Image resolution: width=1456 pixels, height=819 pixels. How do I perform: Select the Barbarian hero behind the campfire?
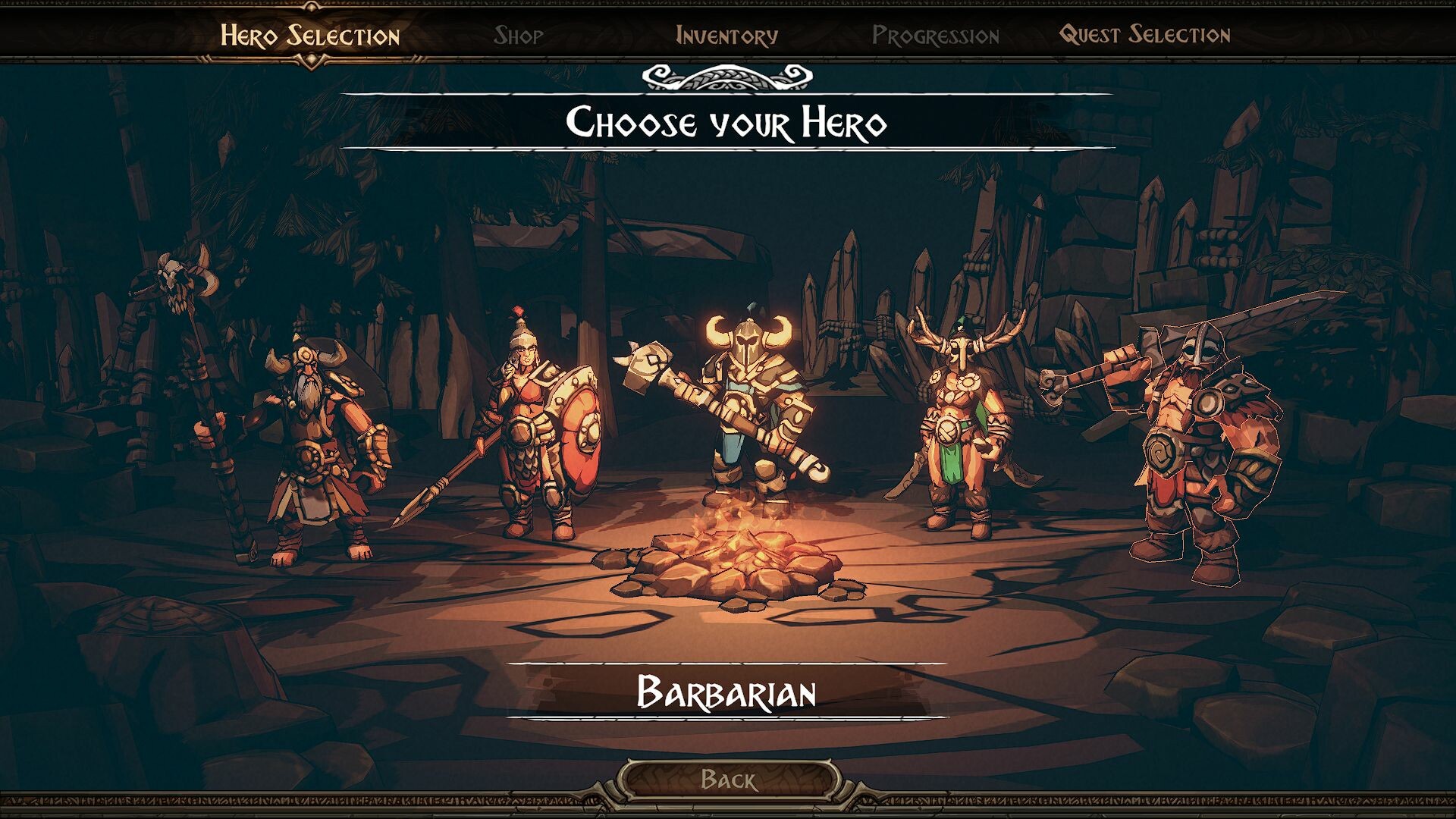pos(751,417)
